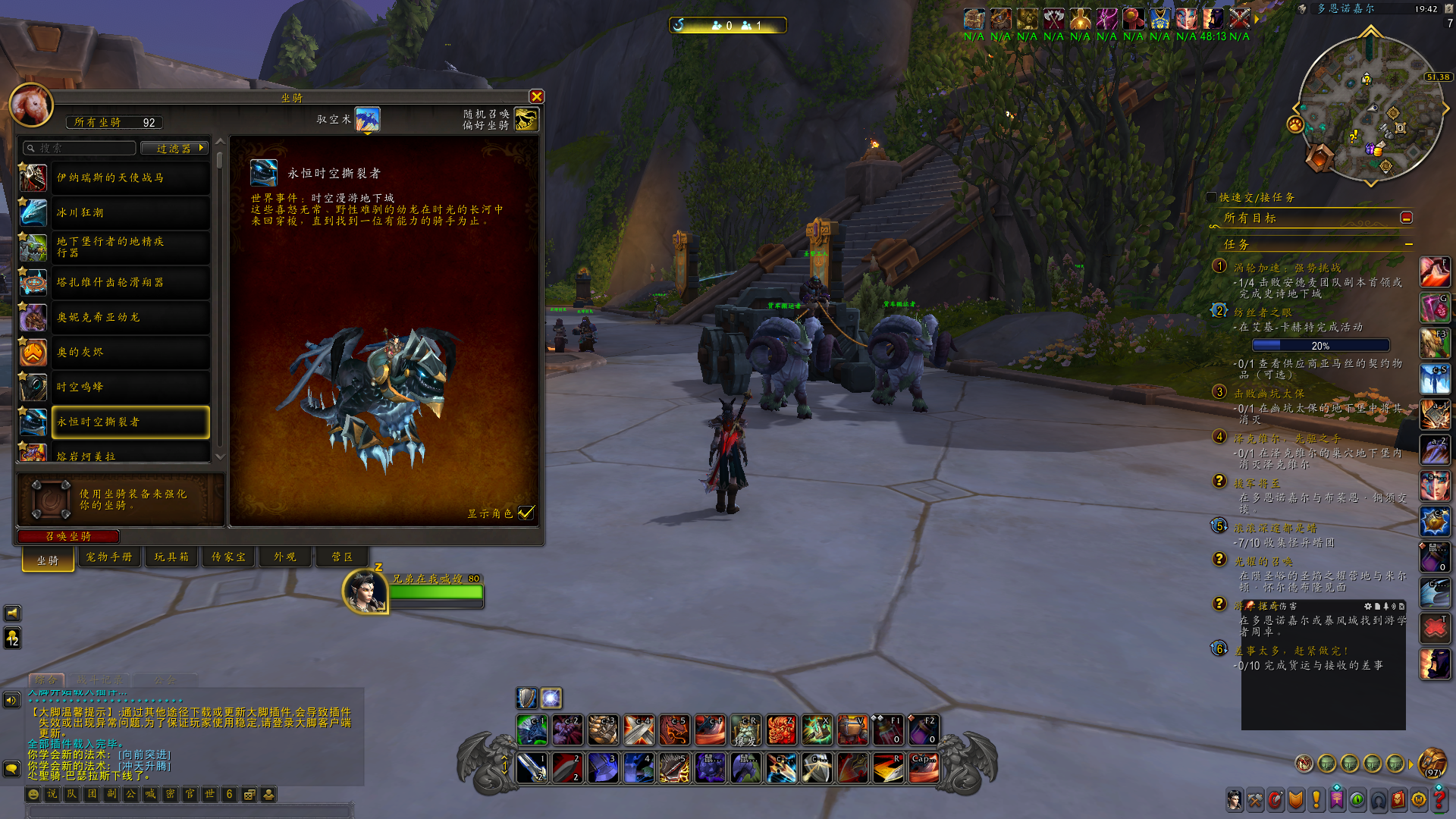Viewport: 1456px width, 819px height.
Task: Close the mount journal window
Action: [x=537, y=96]
